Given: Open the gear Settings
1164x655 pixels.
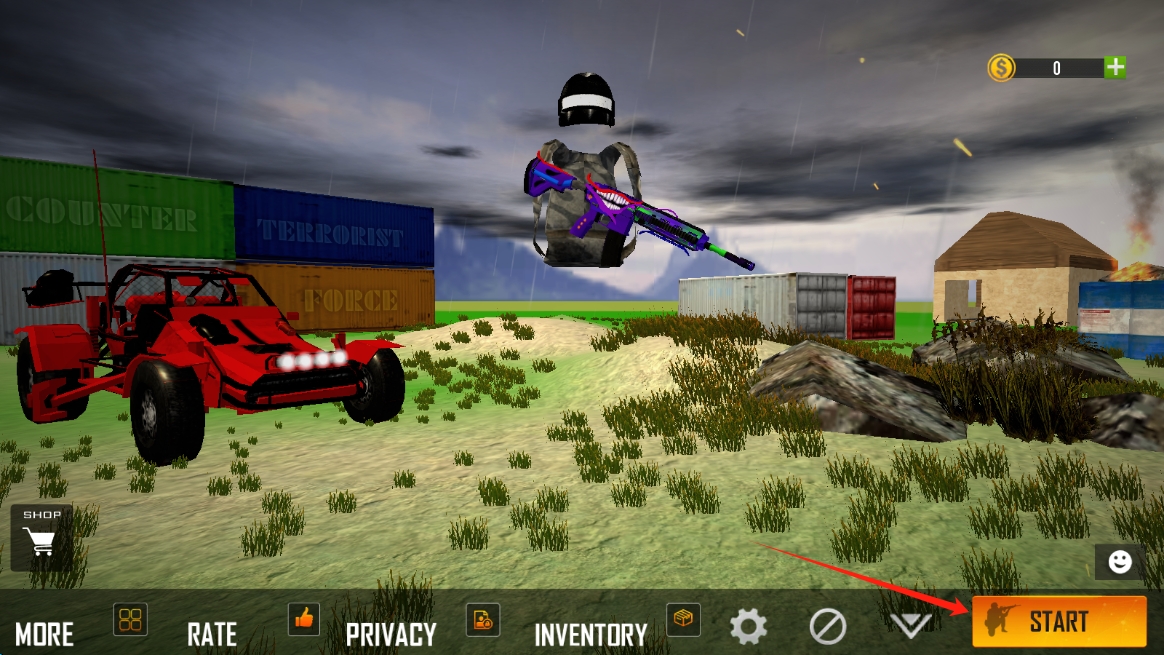Looking at the screenshot, I should coord(748,627).
